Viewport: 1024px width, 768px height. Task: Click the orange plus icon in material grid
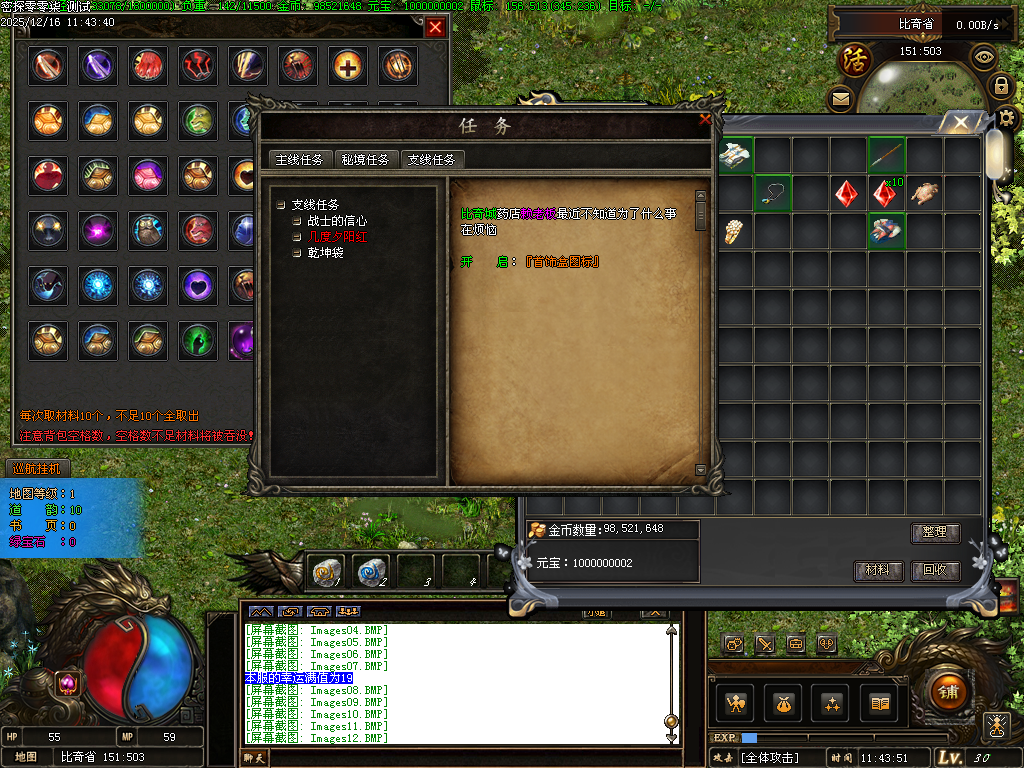348,66
